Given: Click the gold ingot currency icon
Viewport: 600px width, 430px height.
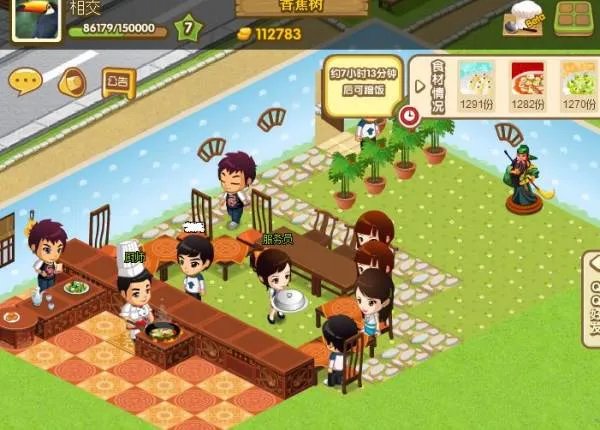Looking at the screenshot, I should [244, 34].
